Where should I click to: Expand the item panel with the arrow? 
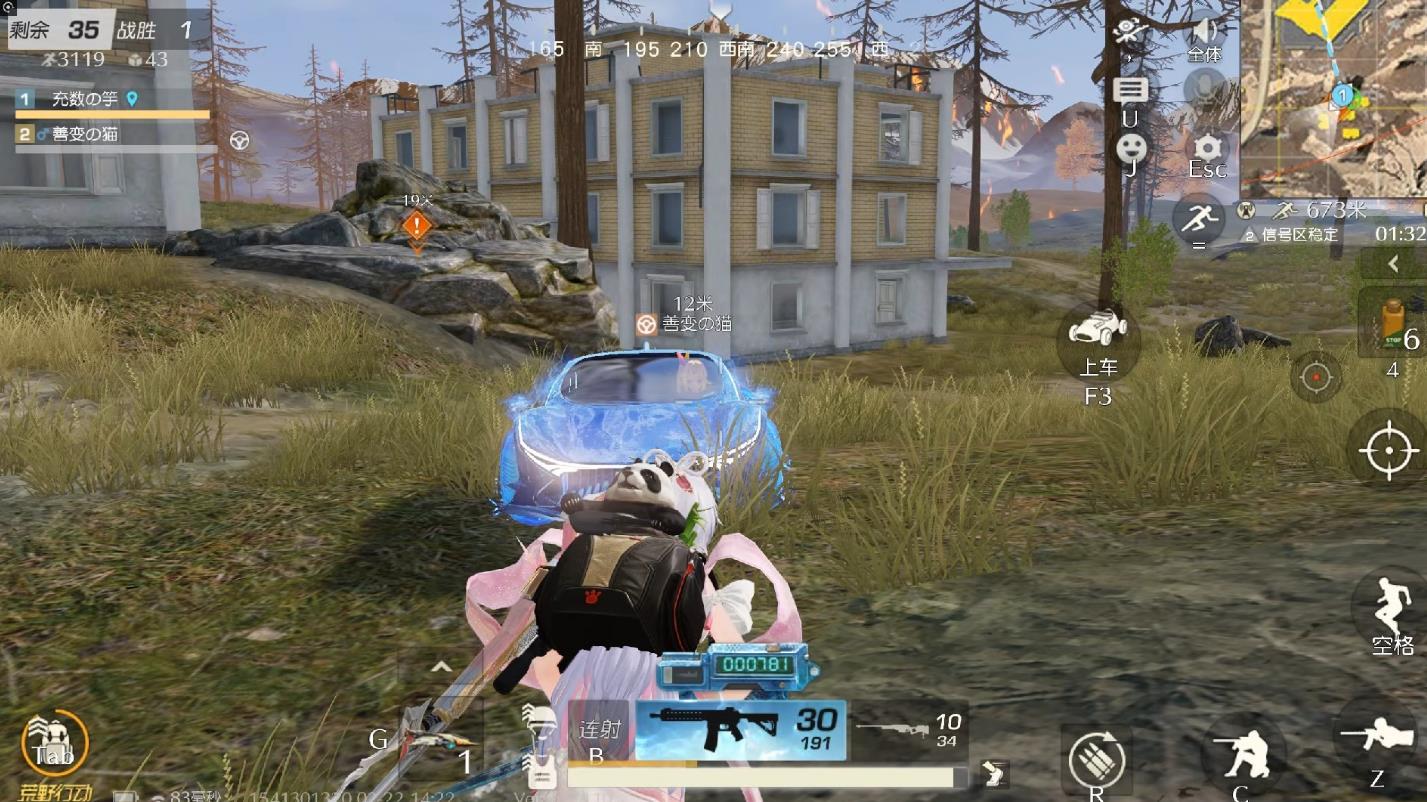pyautogui.click(x=1393, y=264)
